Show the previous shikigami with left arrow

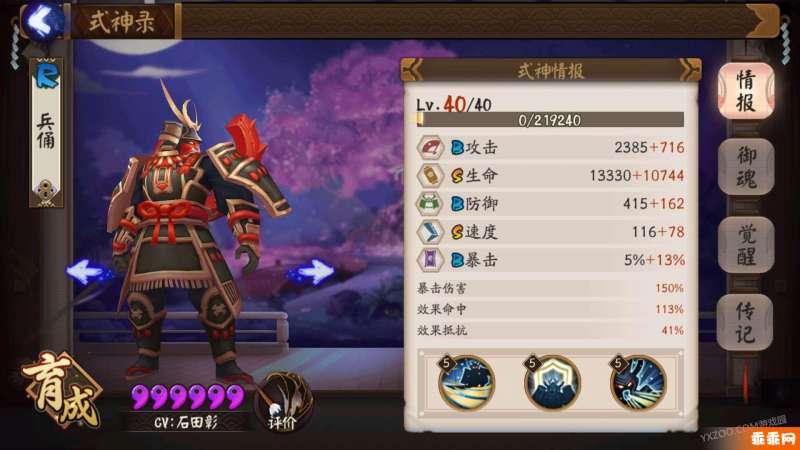pyautogui.click(x=88, y=271)
